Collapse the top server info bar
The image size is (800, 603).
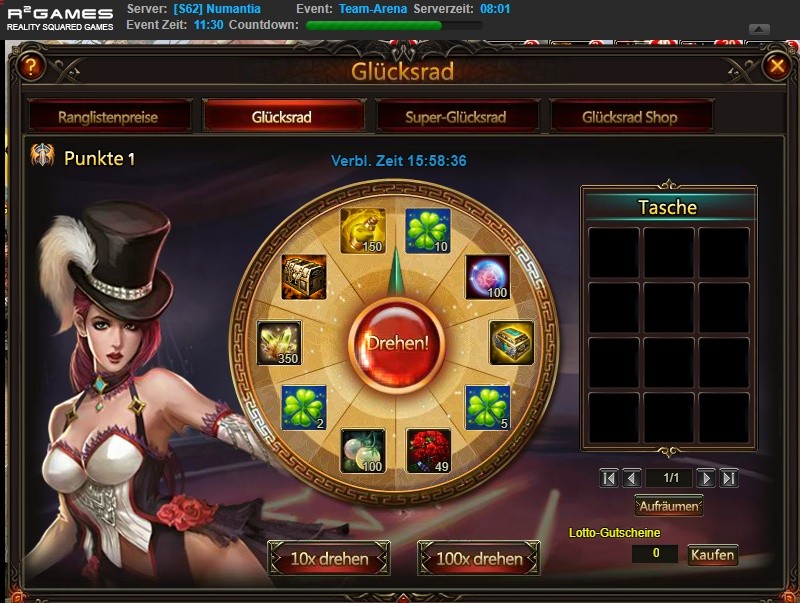pos(759,29)
